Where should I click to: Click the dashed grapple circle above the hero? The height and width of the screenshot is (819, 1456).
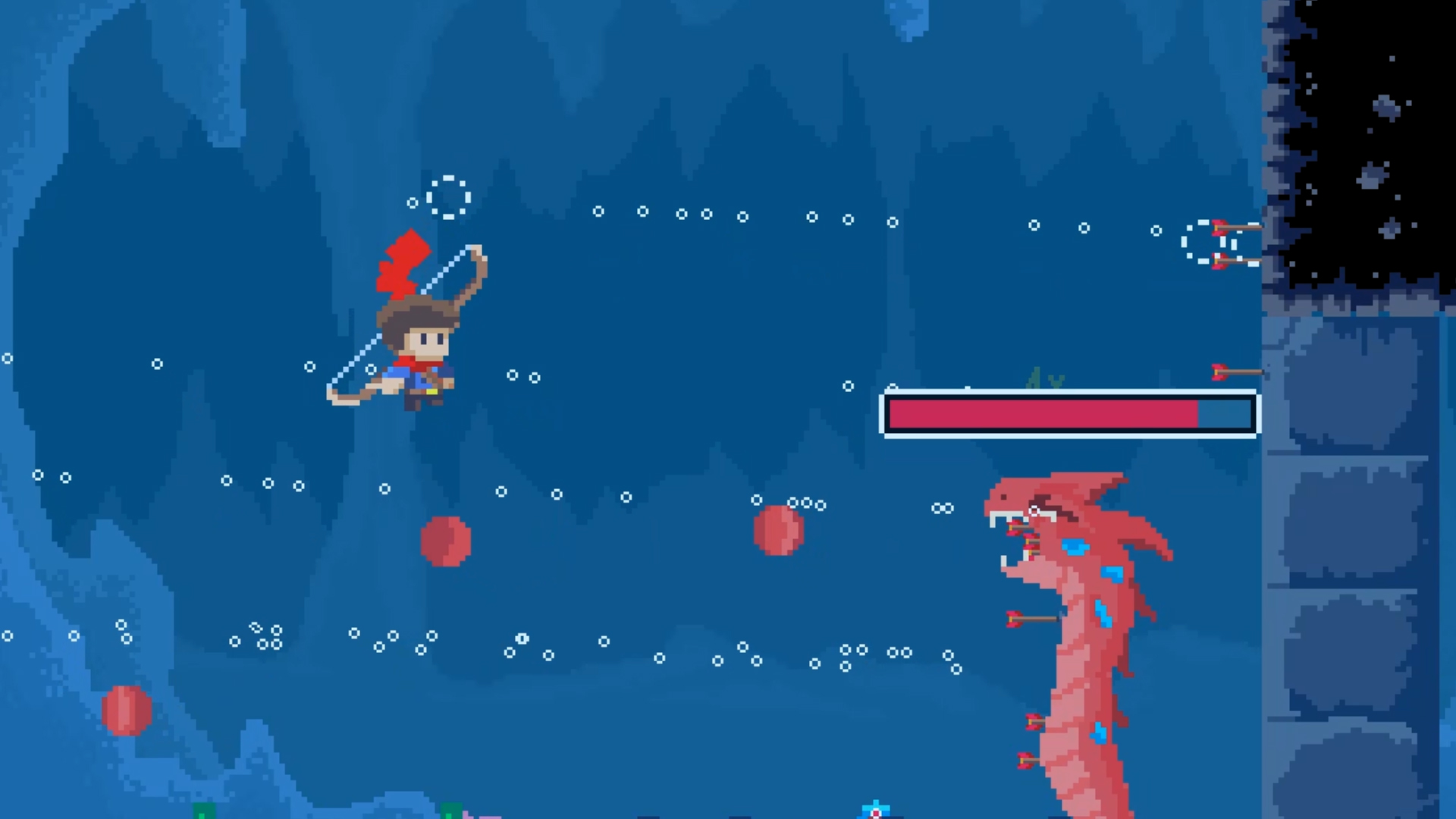click(447, 197)
